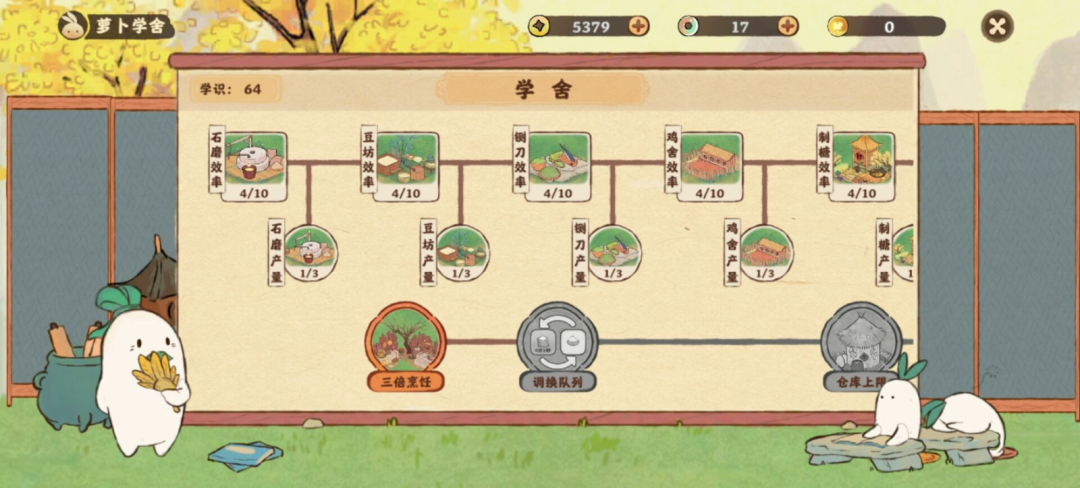The image size is (1080, 488).
Task: Tap the plus button beside the 17 currency
Action: [788, 26]
